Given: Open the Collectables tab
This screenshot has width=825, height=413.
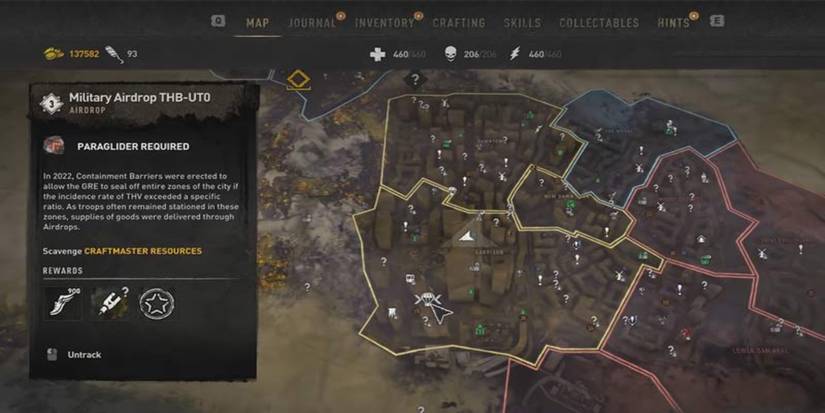Looking at the screenshot, I should tap(599, 22).
